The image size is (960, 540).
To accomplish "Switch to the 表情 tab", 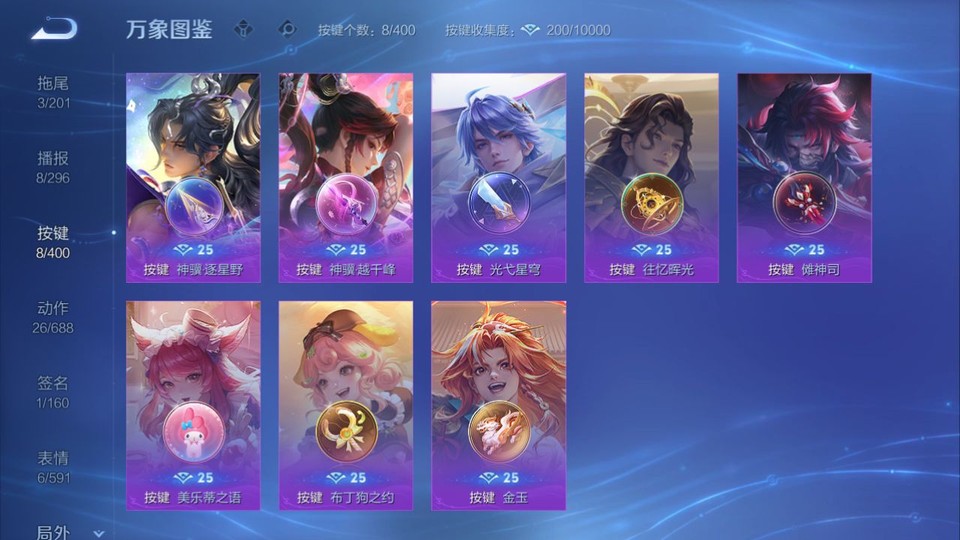I will pyautogui.click(x=53, y=466).
